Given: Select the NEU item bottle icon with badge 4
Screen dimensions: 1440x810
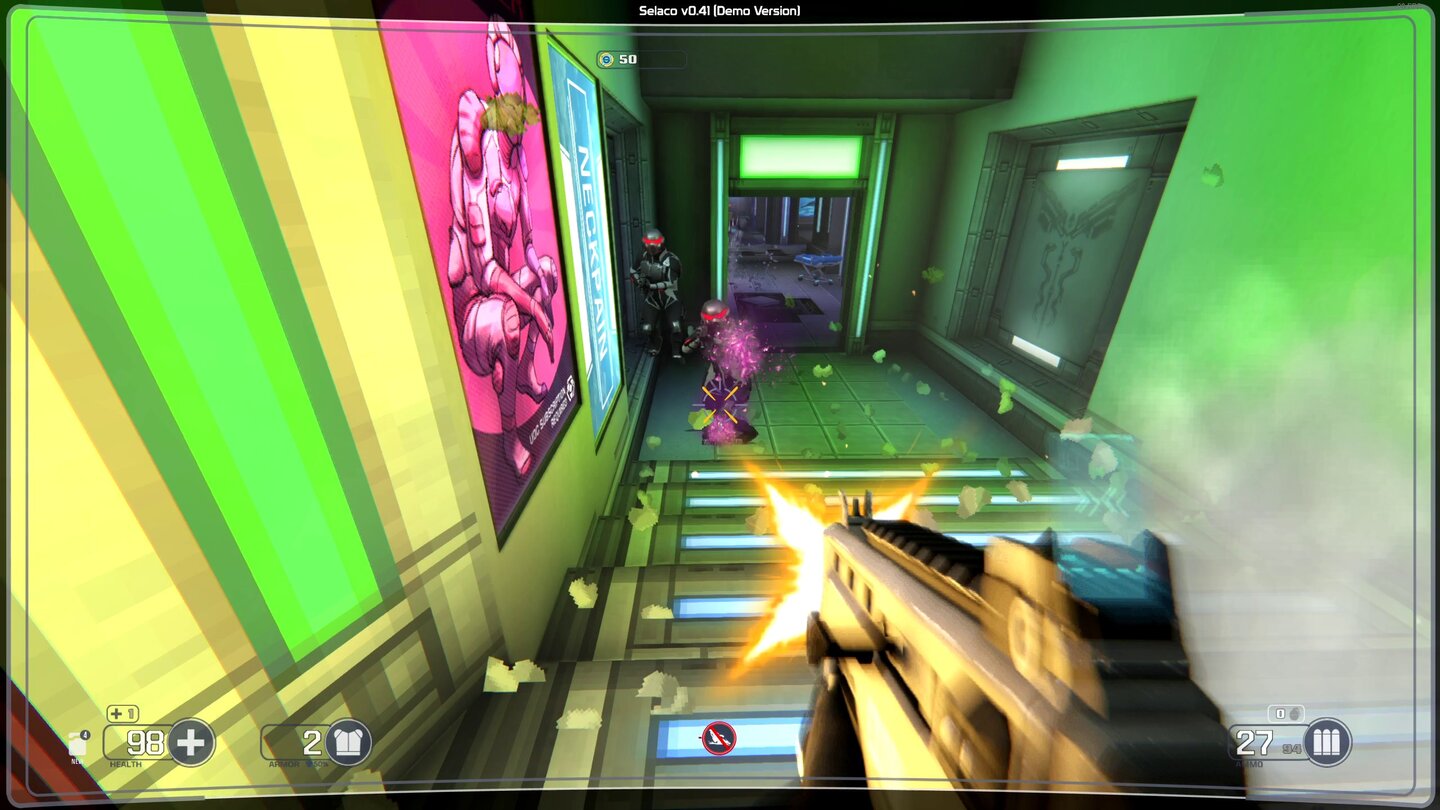Looking at the screenshot, I should point(77,744).
